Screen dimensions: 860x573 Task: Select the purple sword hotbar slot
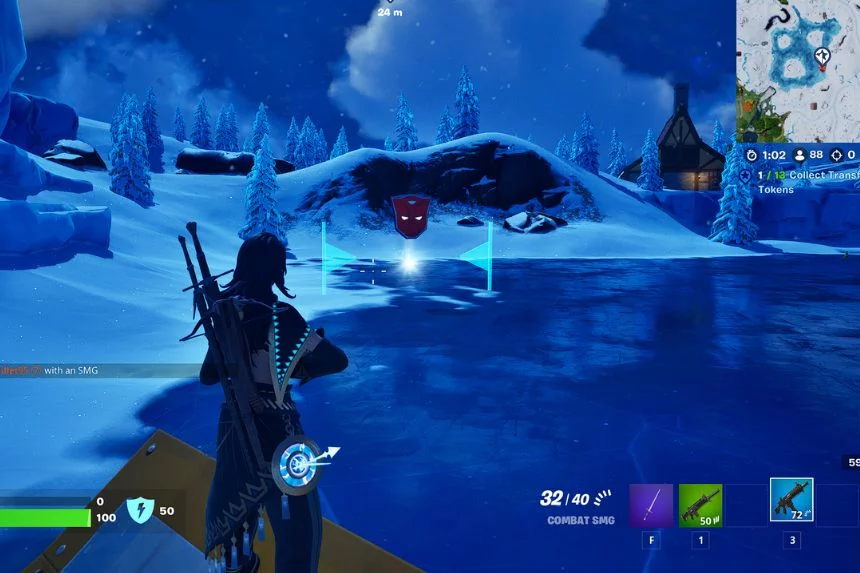tap(650, 505)
